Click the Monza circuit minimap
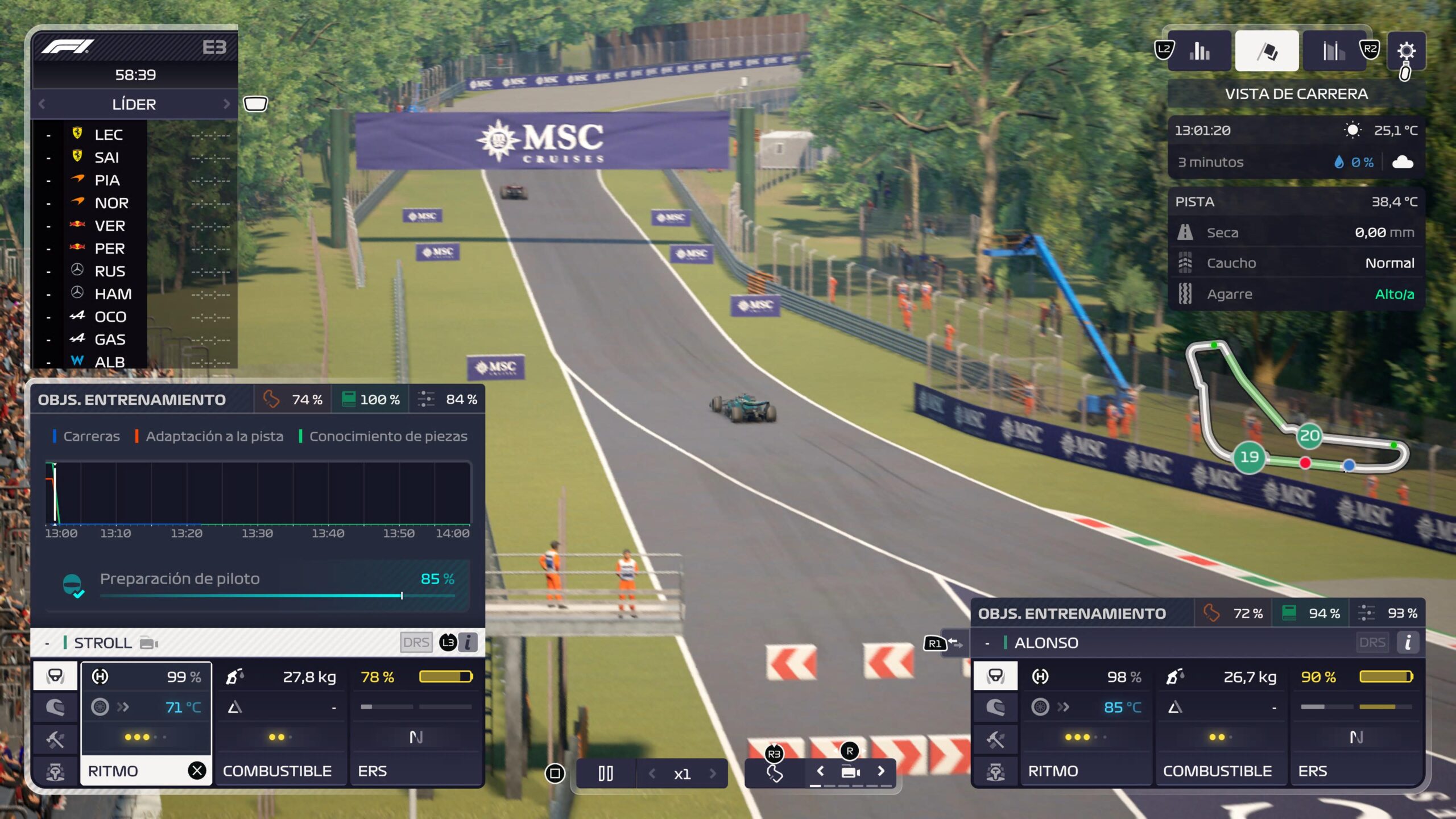The height and width of the screenshot is (819, 1456). pos(1297,408)
